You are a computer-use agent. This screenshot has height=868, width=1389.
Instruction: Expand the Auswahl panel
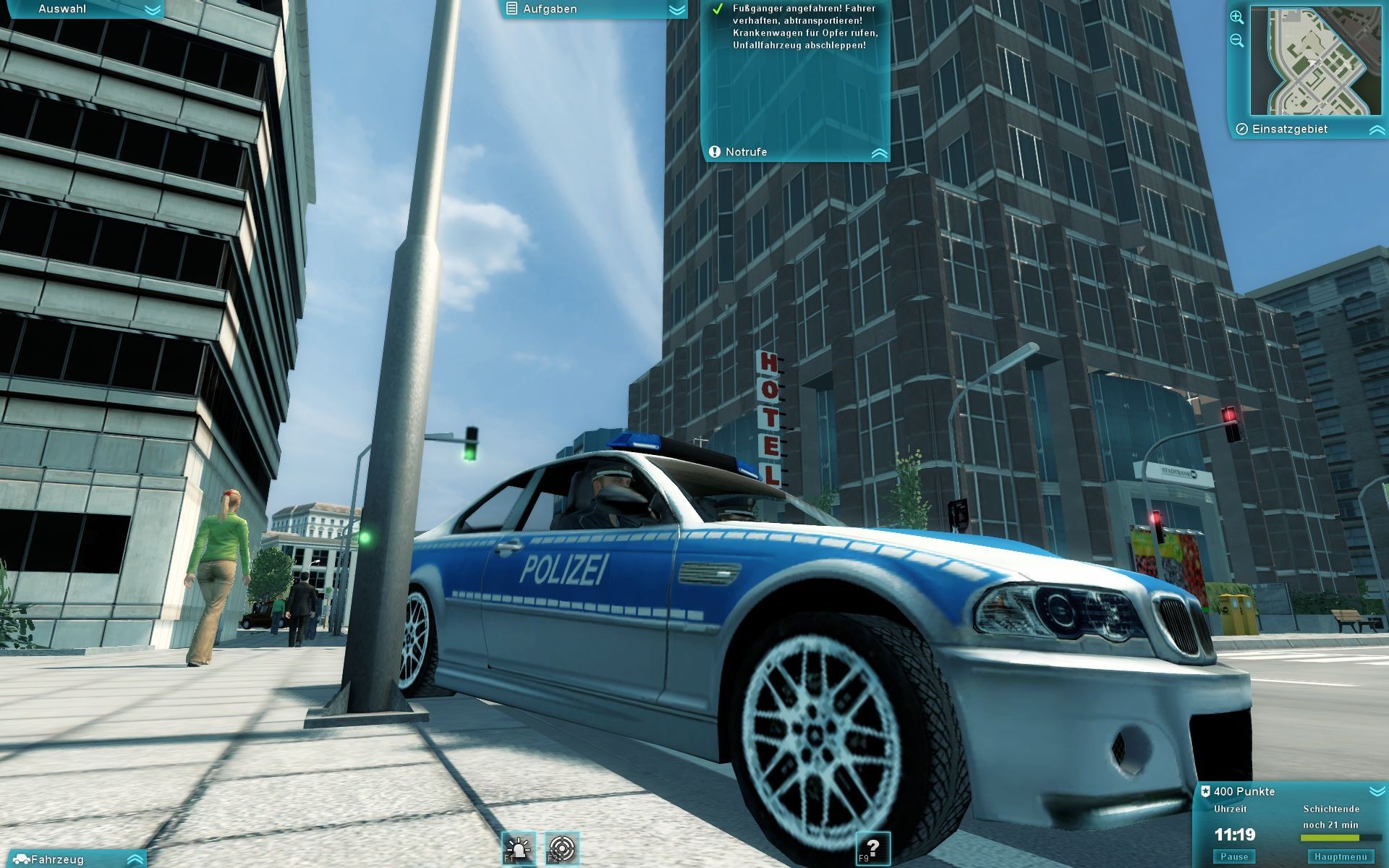pyautogui.click(x=152, y=9)
